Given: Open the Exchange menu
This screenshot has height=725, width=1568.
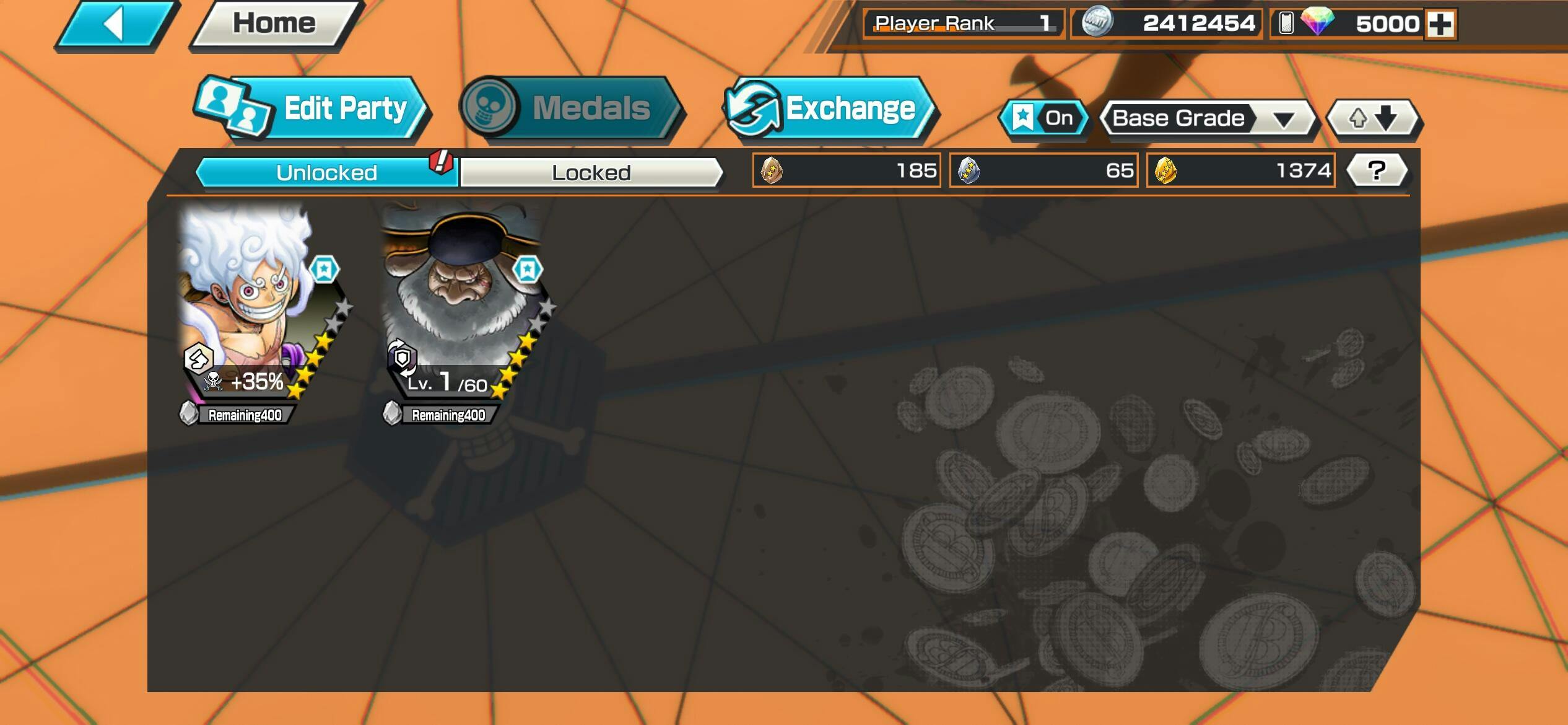Looking at the screenshot, I should (830, 109).
